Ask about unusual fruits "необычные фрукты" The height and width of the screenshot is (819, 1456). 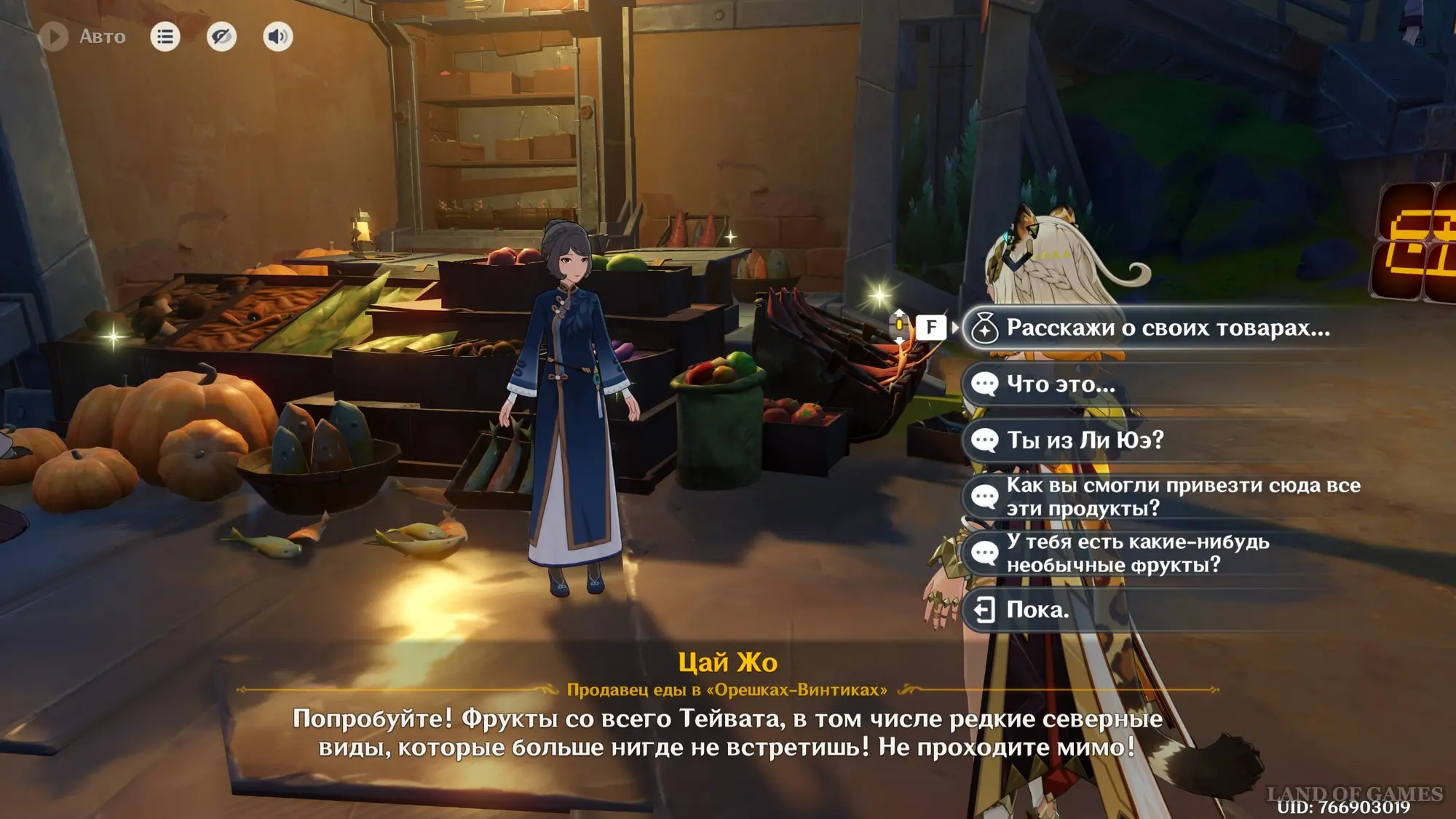click(x=1137, y=553)
